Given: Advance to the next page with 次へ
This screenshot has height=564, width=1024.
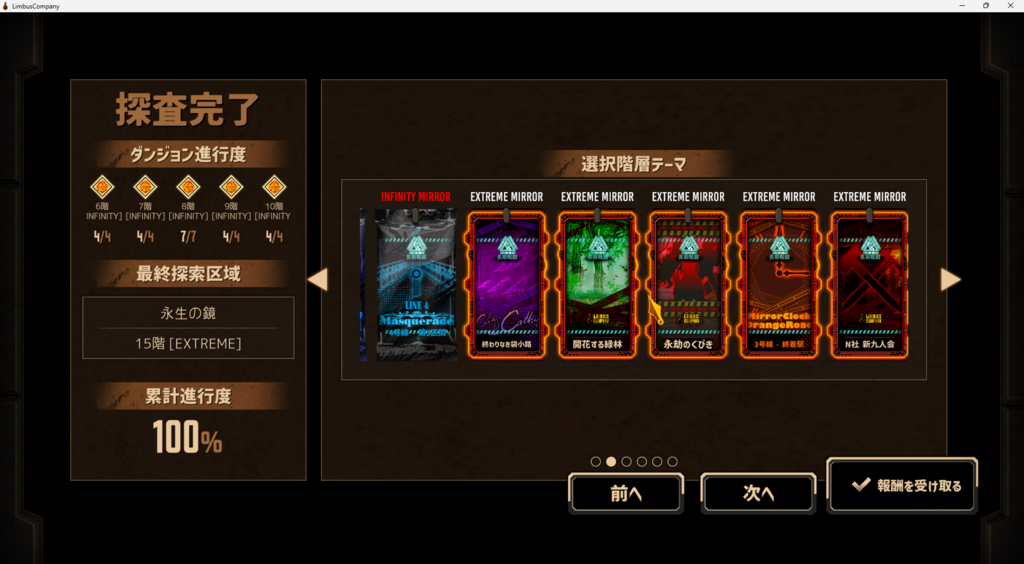Looking at the screenshot, I should click(758, 493).
